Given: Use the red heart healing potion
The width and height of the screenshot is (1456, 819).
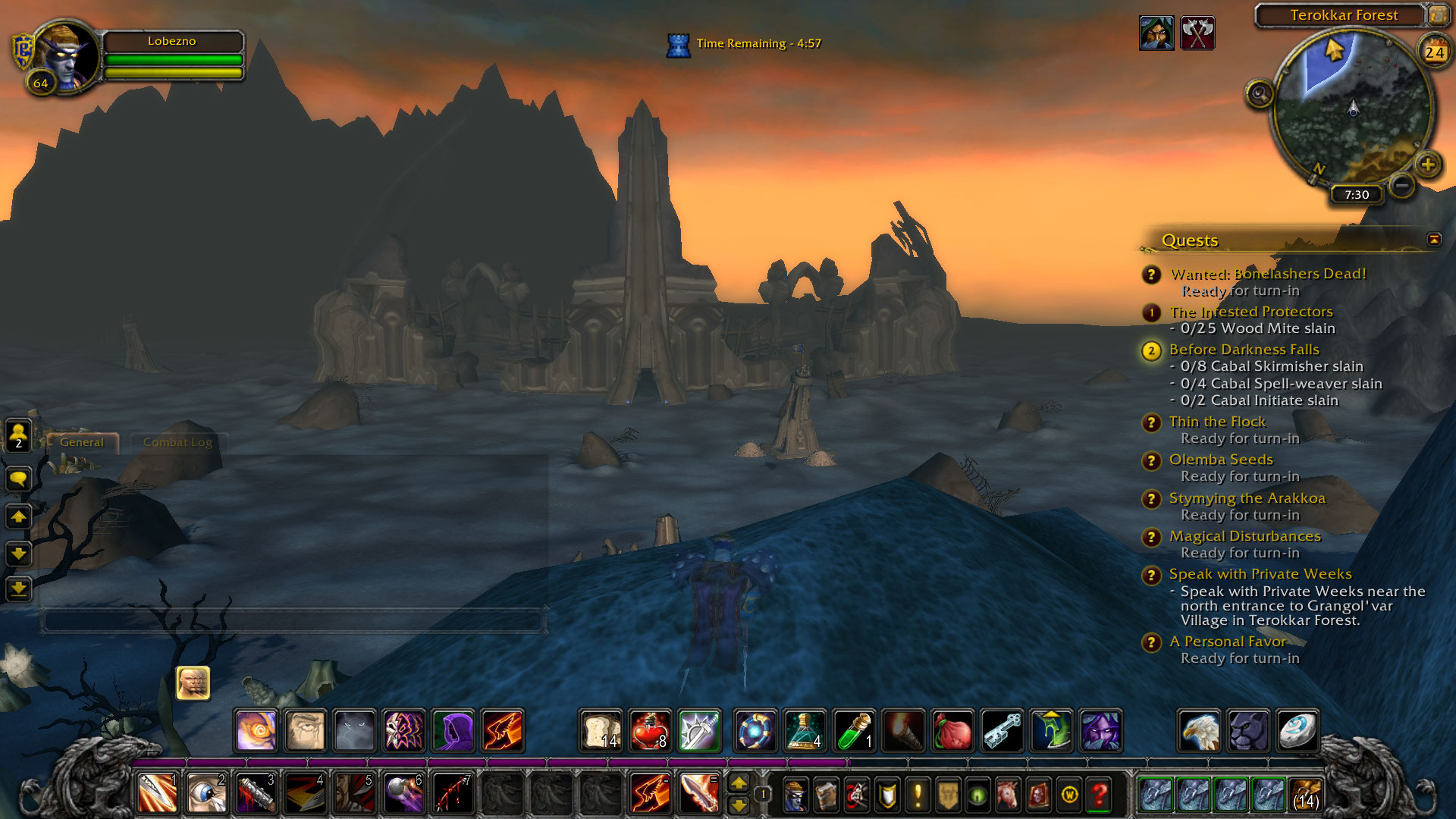Looking at the screenshot, I should [650, 731].
